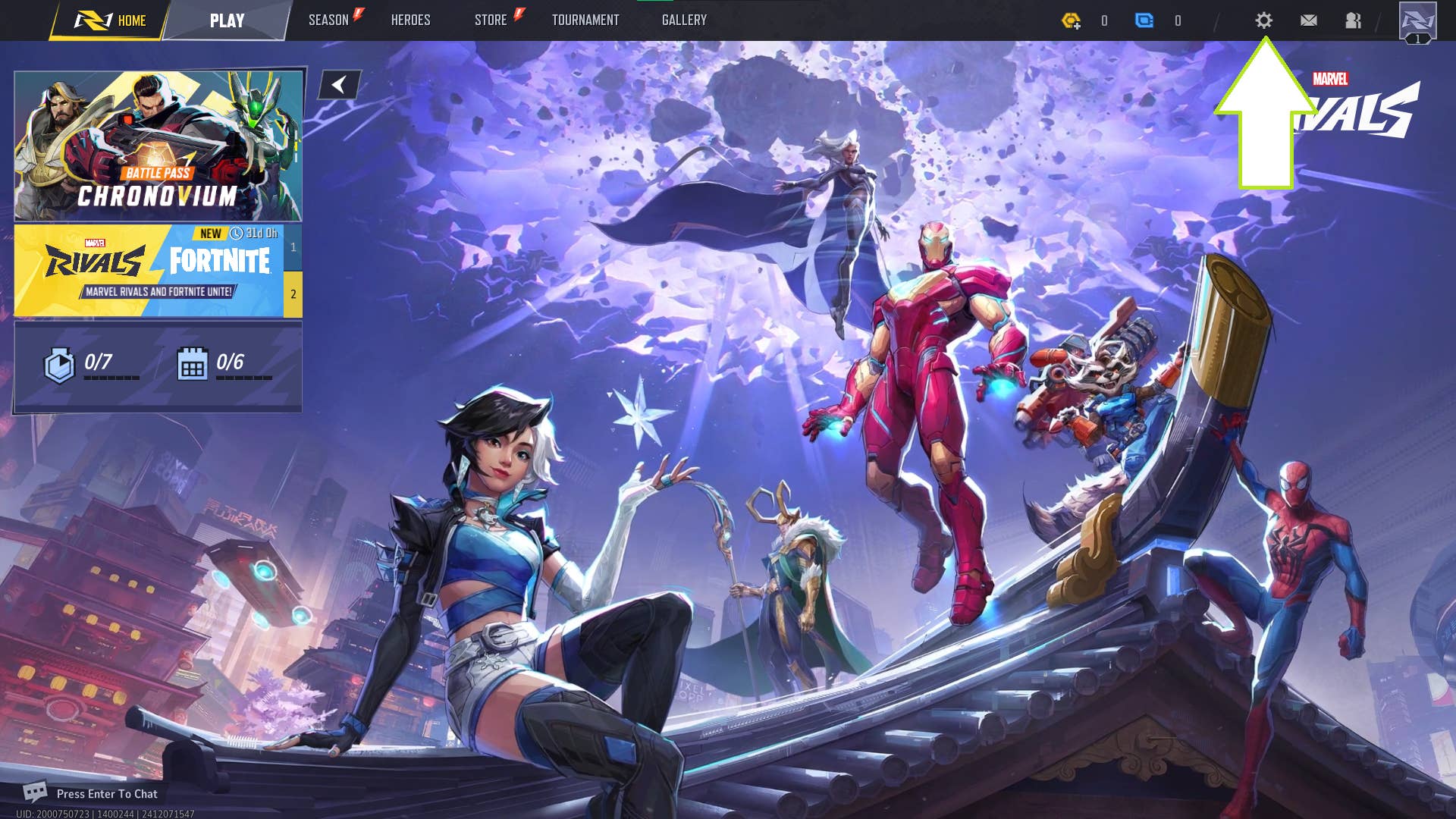Screen dimensions: 1456x819
Task: Click the chat box to type
Action: [106, 794]
